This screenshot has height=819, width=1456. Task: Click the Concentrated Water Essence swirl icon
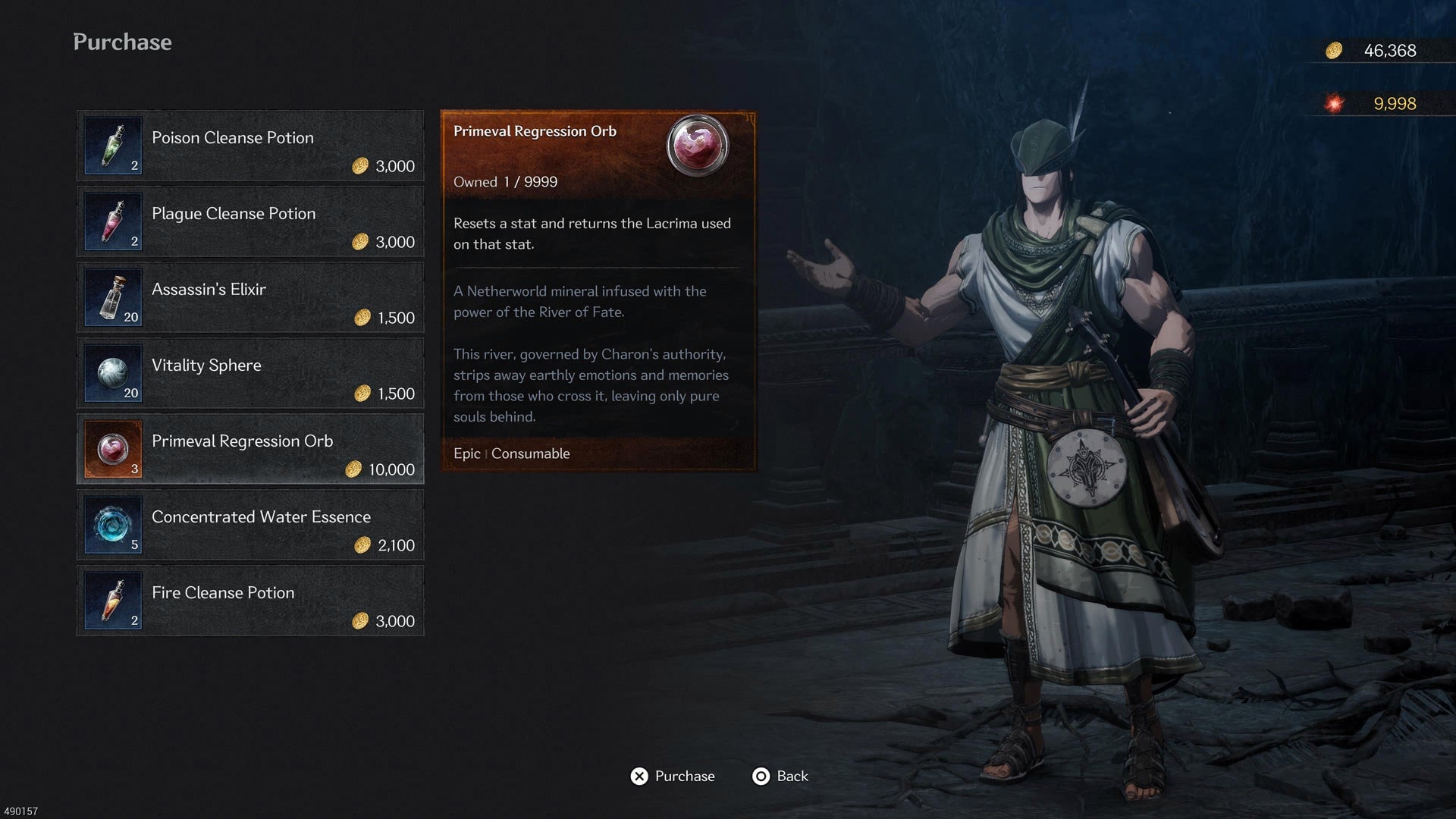click(x=112, y=526)
